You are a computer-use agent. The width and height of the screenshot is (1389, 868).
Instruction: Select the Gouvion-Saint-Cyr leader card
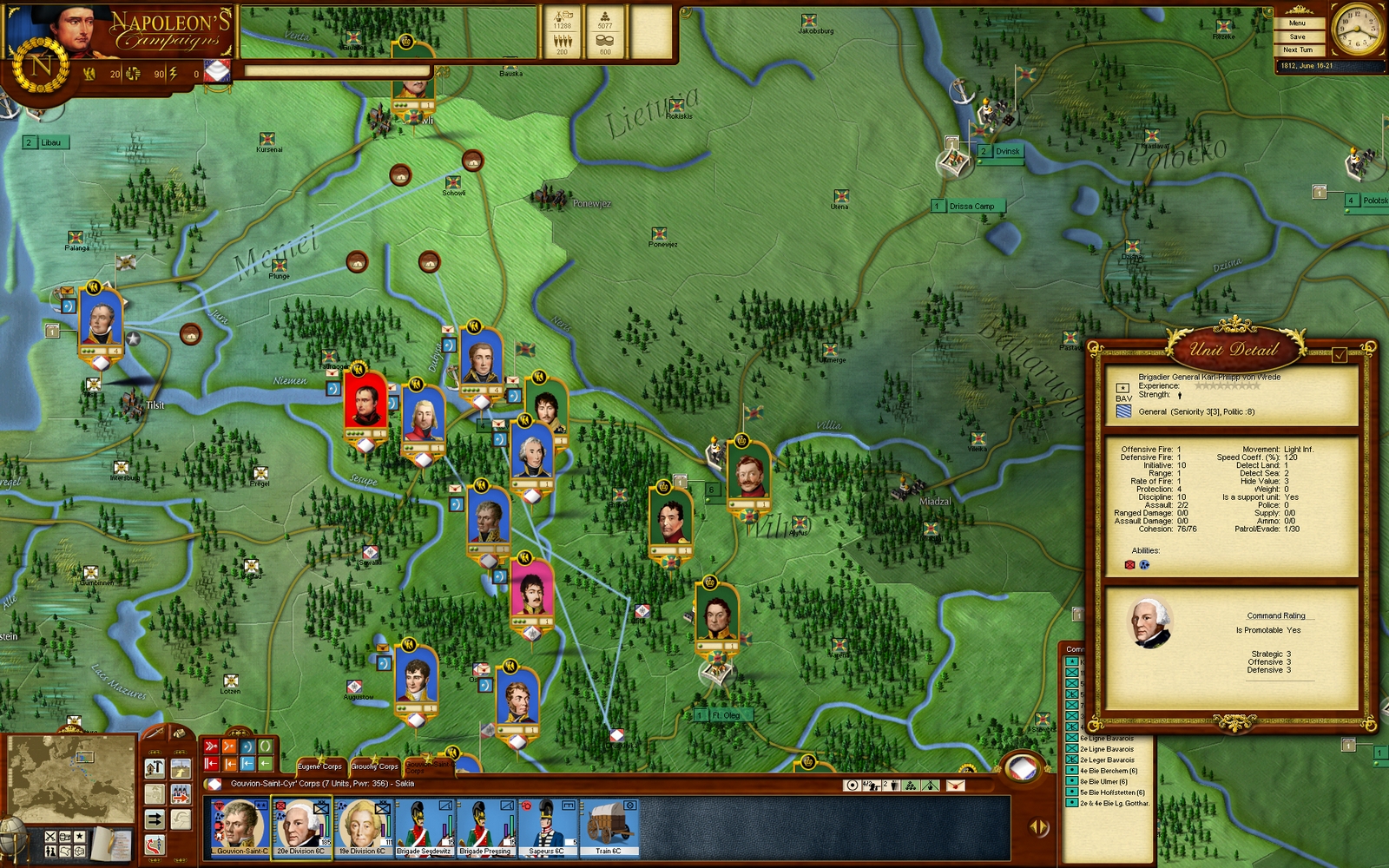point(240,827)
